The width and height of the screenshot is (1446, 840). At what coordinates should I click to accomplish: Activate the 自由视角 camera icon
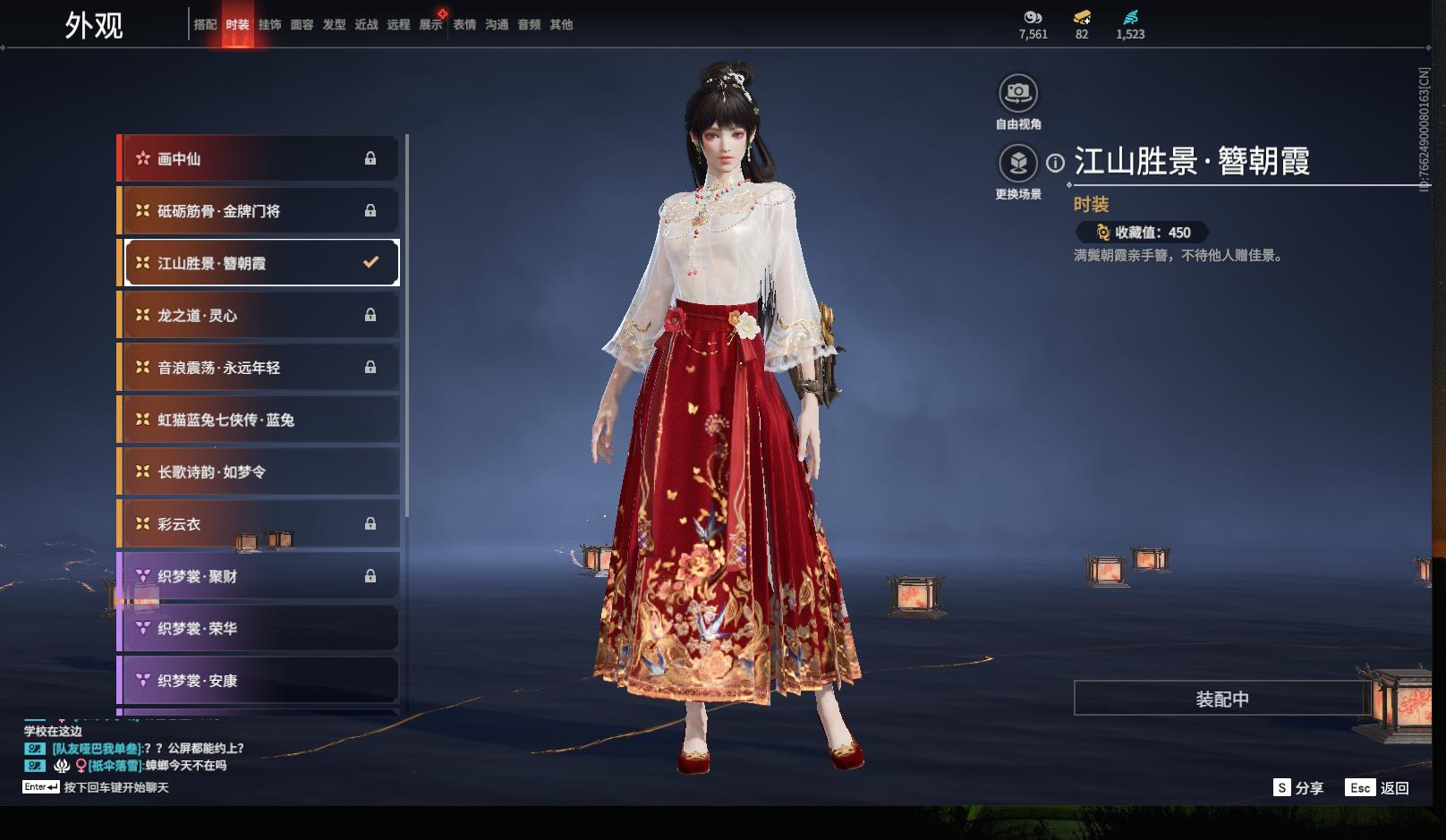[1018, 93]
